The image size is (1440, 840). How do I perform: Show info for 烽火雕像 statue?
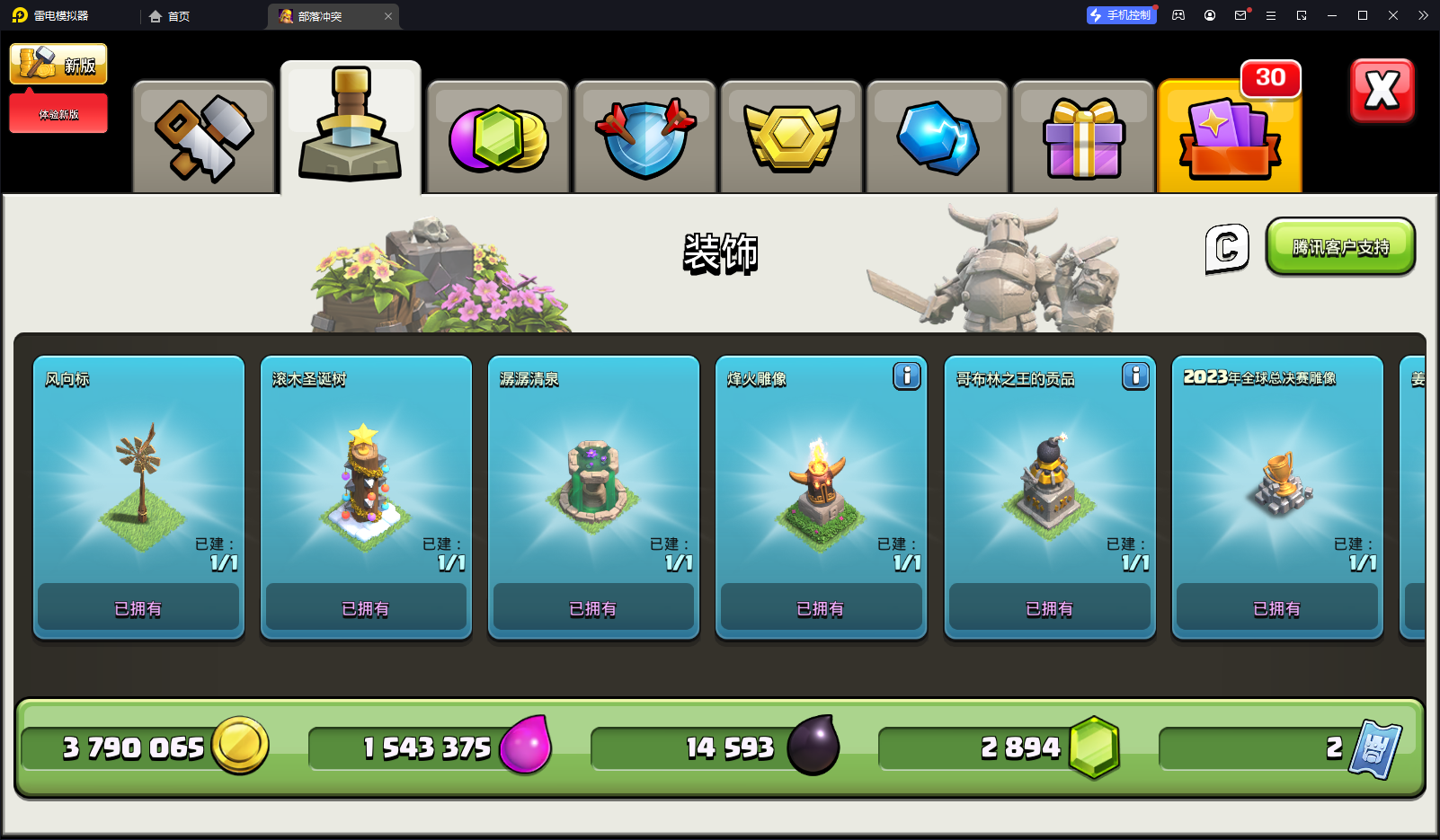(907, 376)
